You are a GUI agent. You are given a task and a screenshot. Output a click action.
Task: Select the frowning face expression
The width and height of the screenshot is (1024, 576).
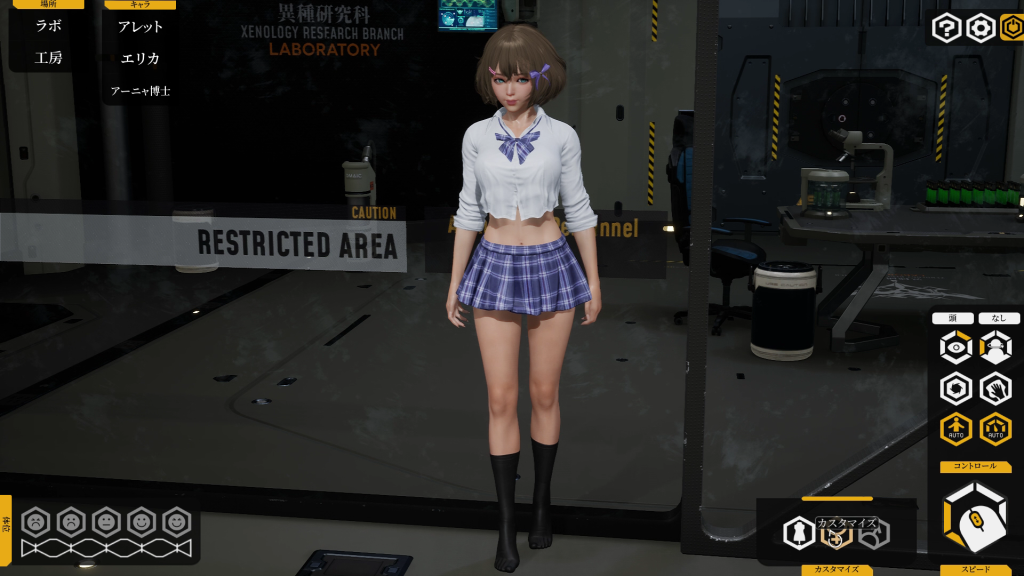click(71, 521)
